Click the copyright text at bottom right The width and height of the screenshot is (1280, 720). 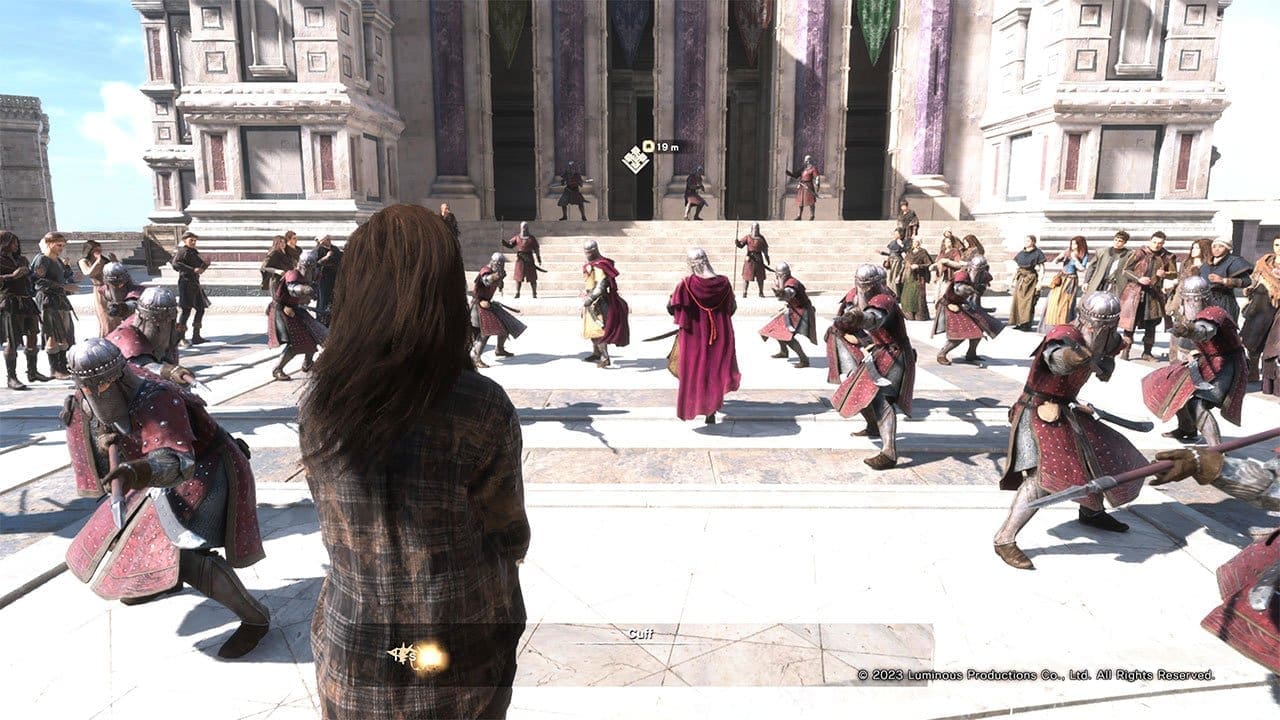(1035, 675)
